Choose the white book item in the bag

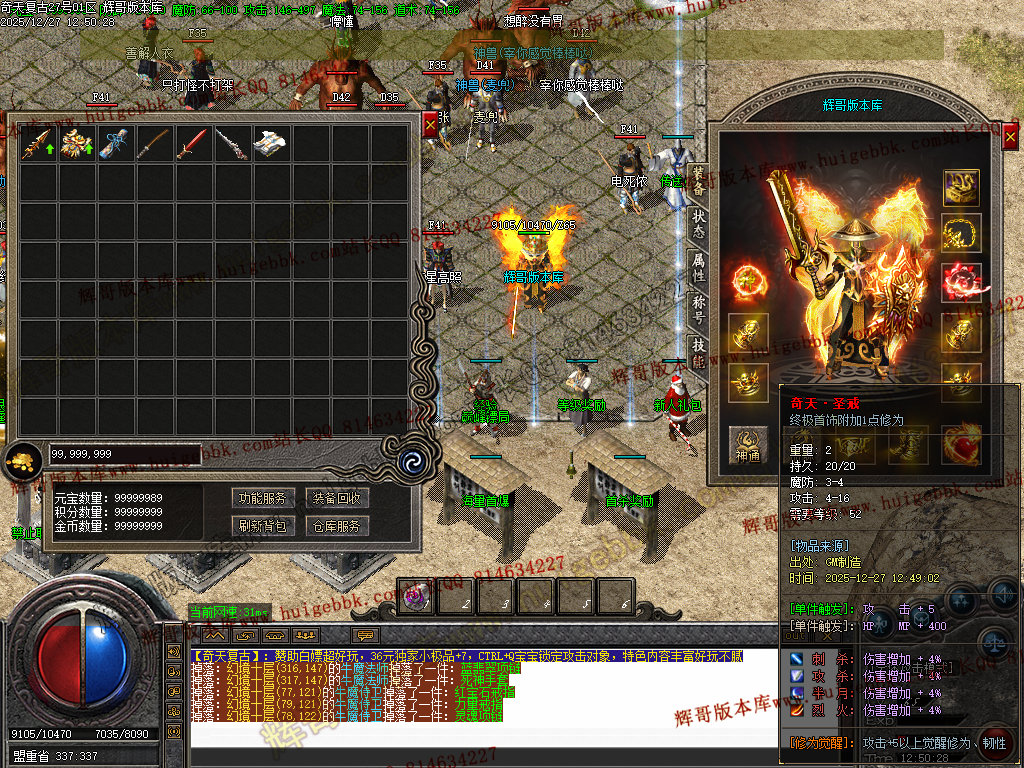pyautogui.click(x=270, y=144)
